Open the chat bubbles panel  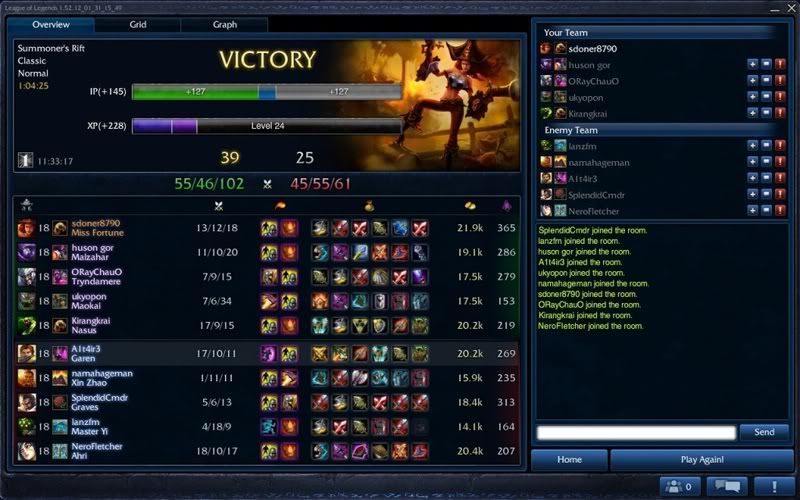(727, 486)
